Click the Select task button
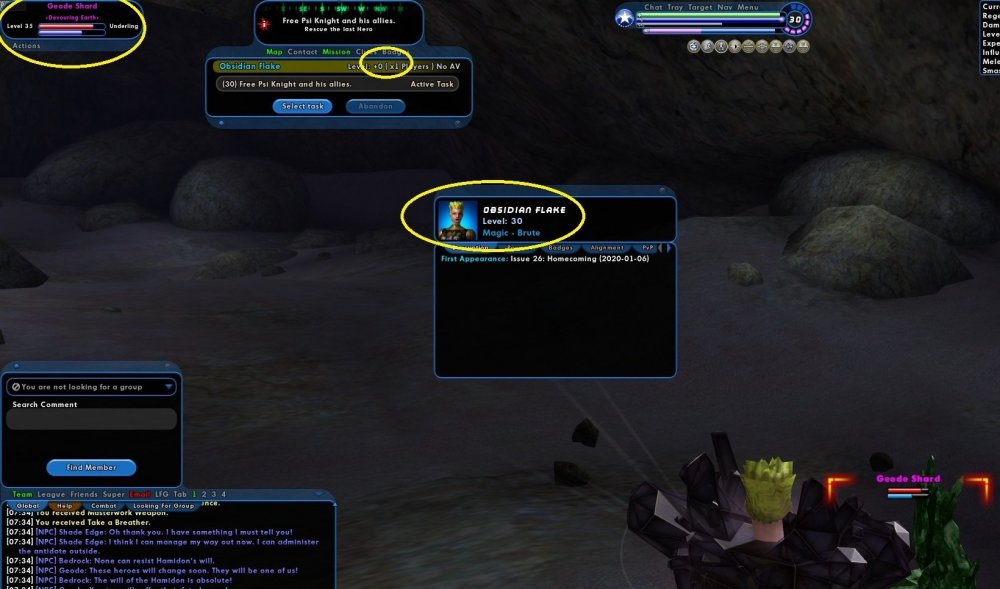Viewport: 1000px width, 589px height. [x=302, y=106]
